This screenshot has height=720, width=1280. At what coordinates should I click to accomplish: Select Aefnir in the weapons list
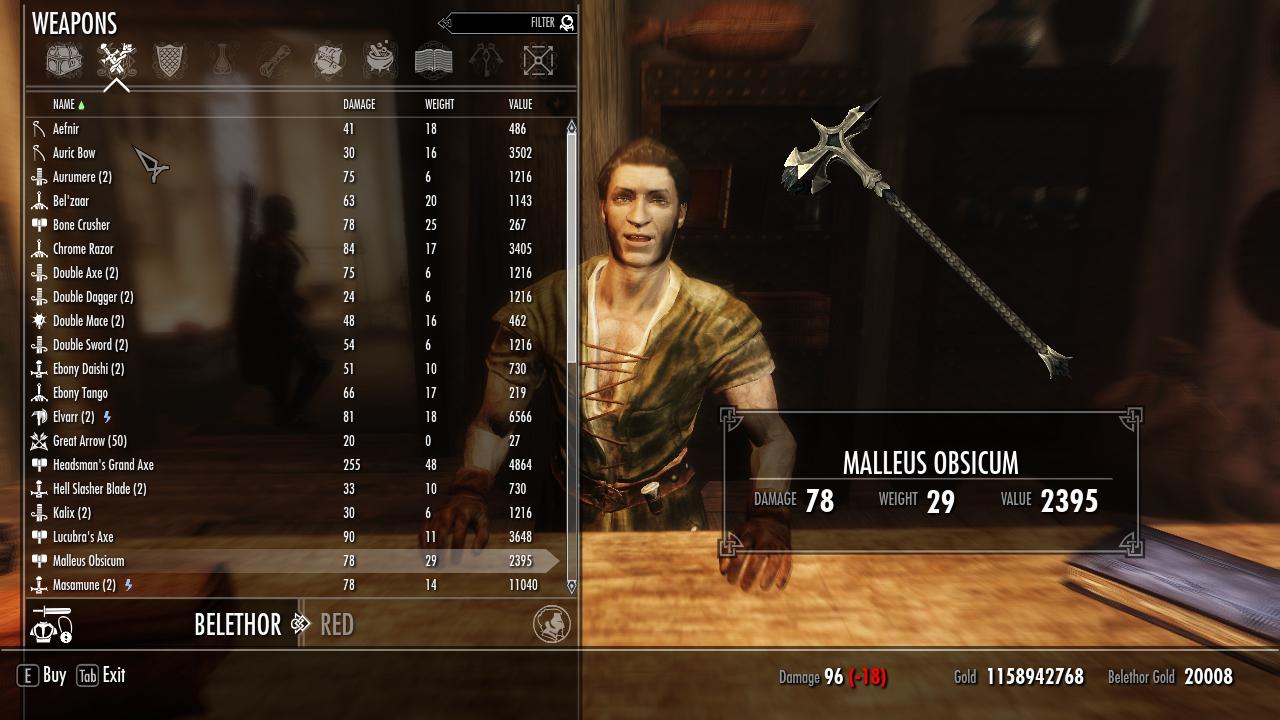[66, 129]
